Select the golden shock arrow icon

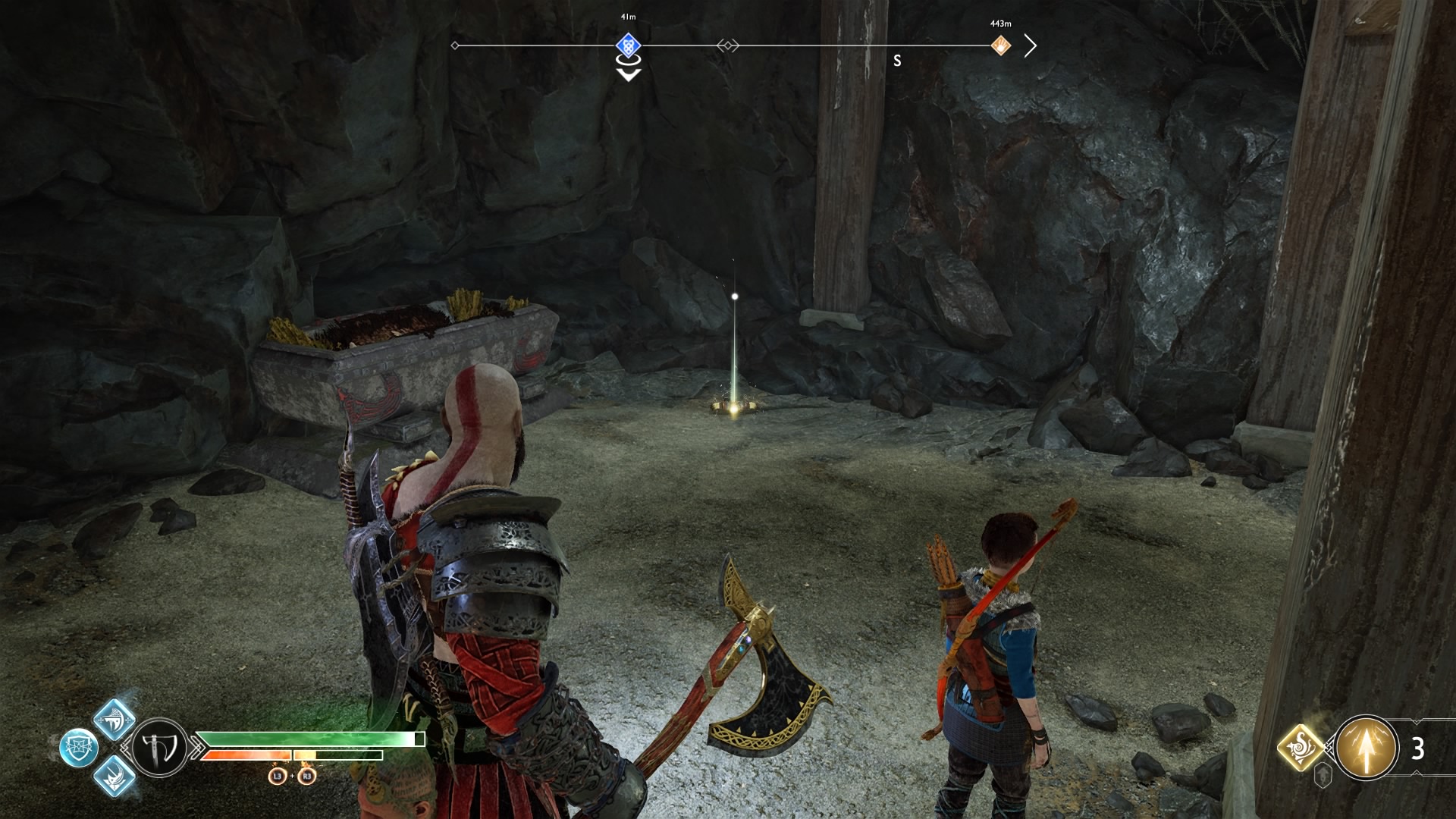click(1366, 748)
